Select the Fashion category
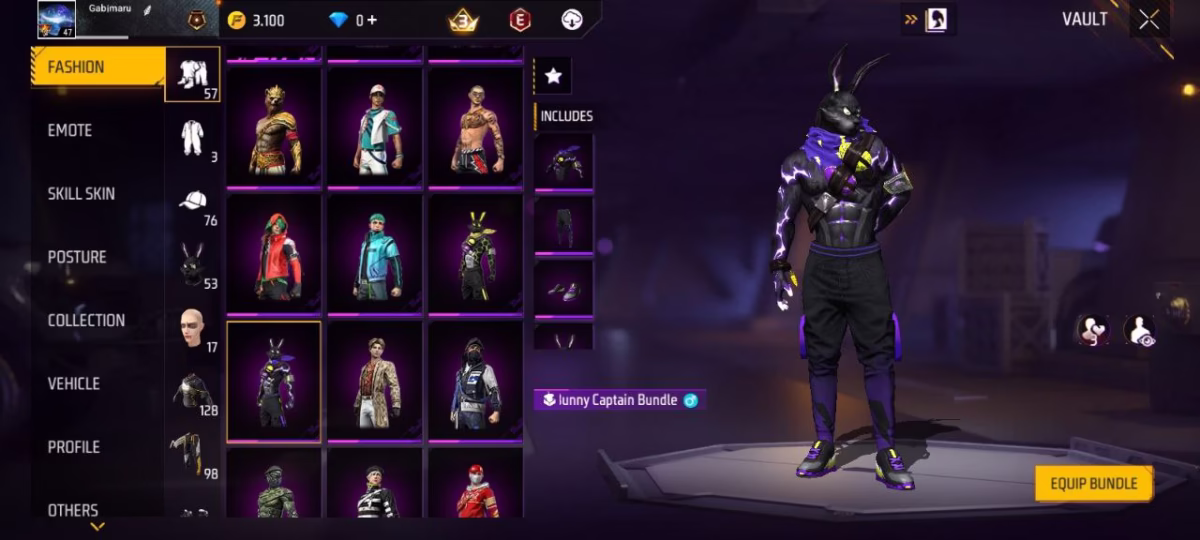1200x540 pixels. pyautogui.click(x=76, y=67)
